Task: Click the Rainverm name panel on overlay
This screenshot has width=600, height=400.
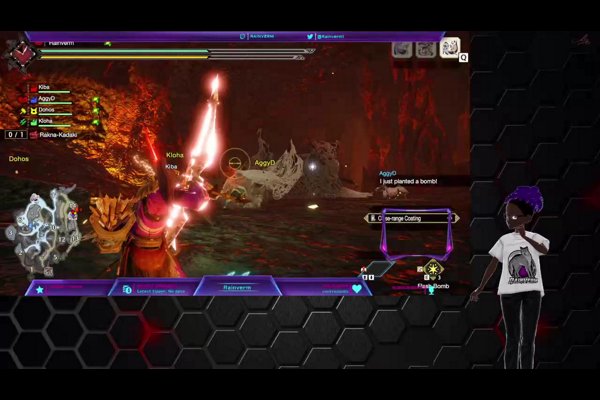Action: click(234, 288)
